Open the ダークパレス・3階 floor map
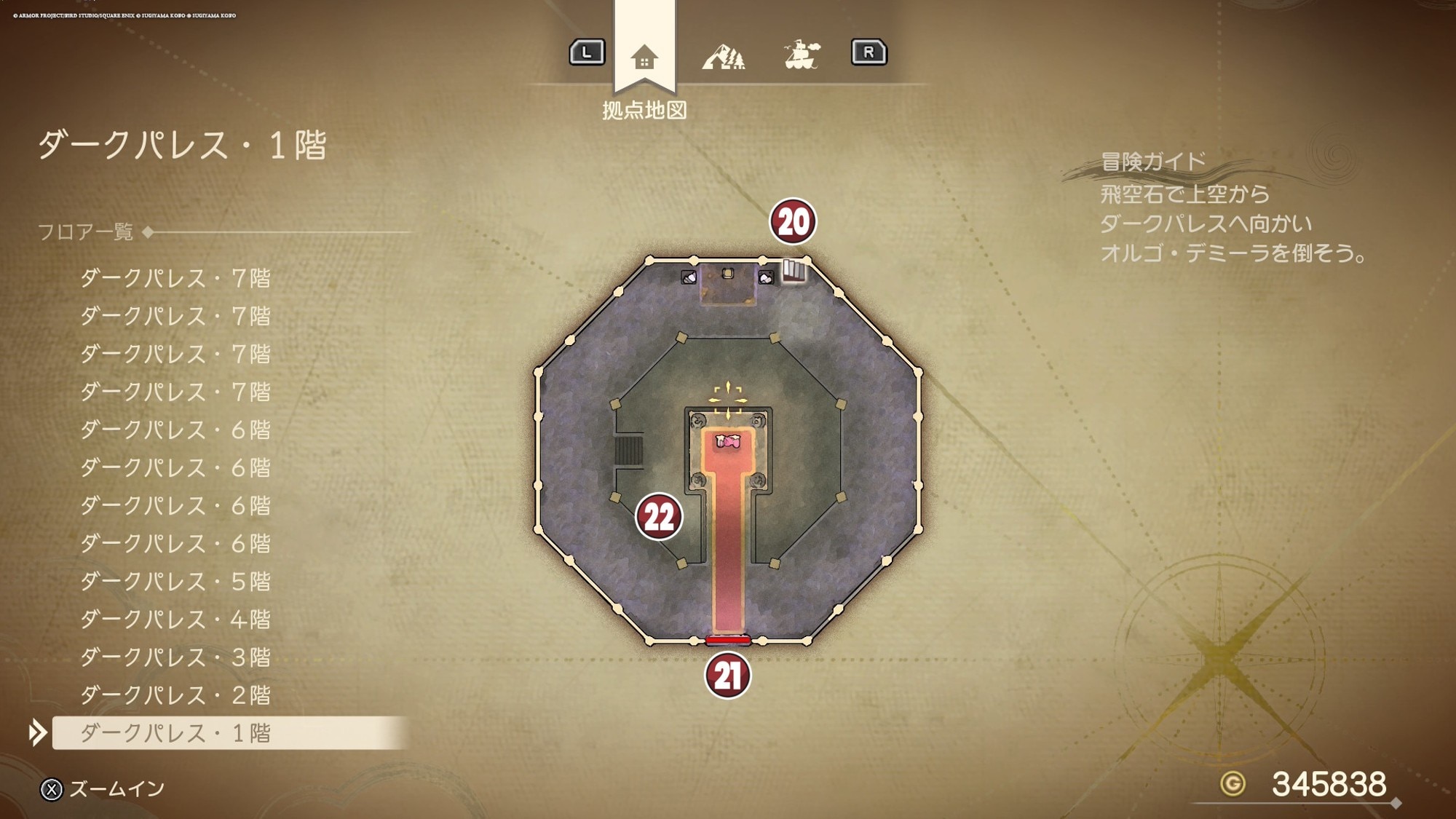Screen dimensions: 1456x819 (175, 657)
